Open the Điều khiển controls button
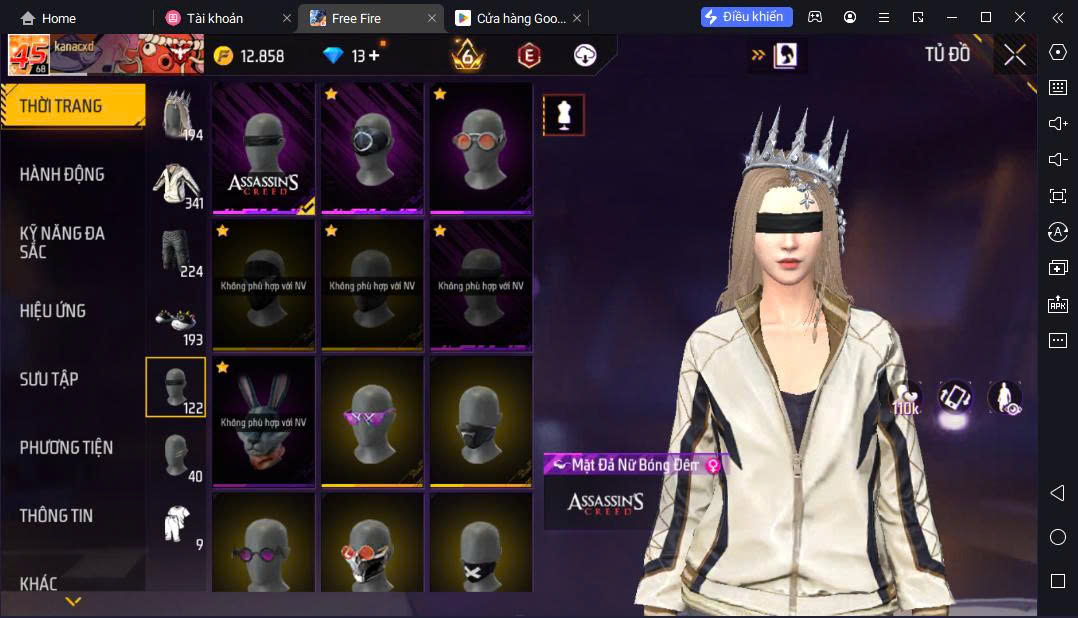 click(747, 17)
